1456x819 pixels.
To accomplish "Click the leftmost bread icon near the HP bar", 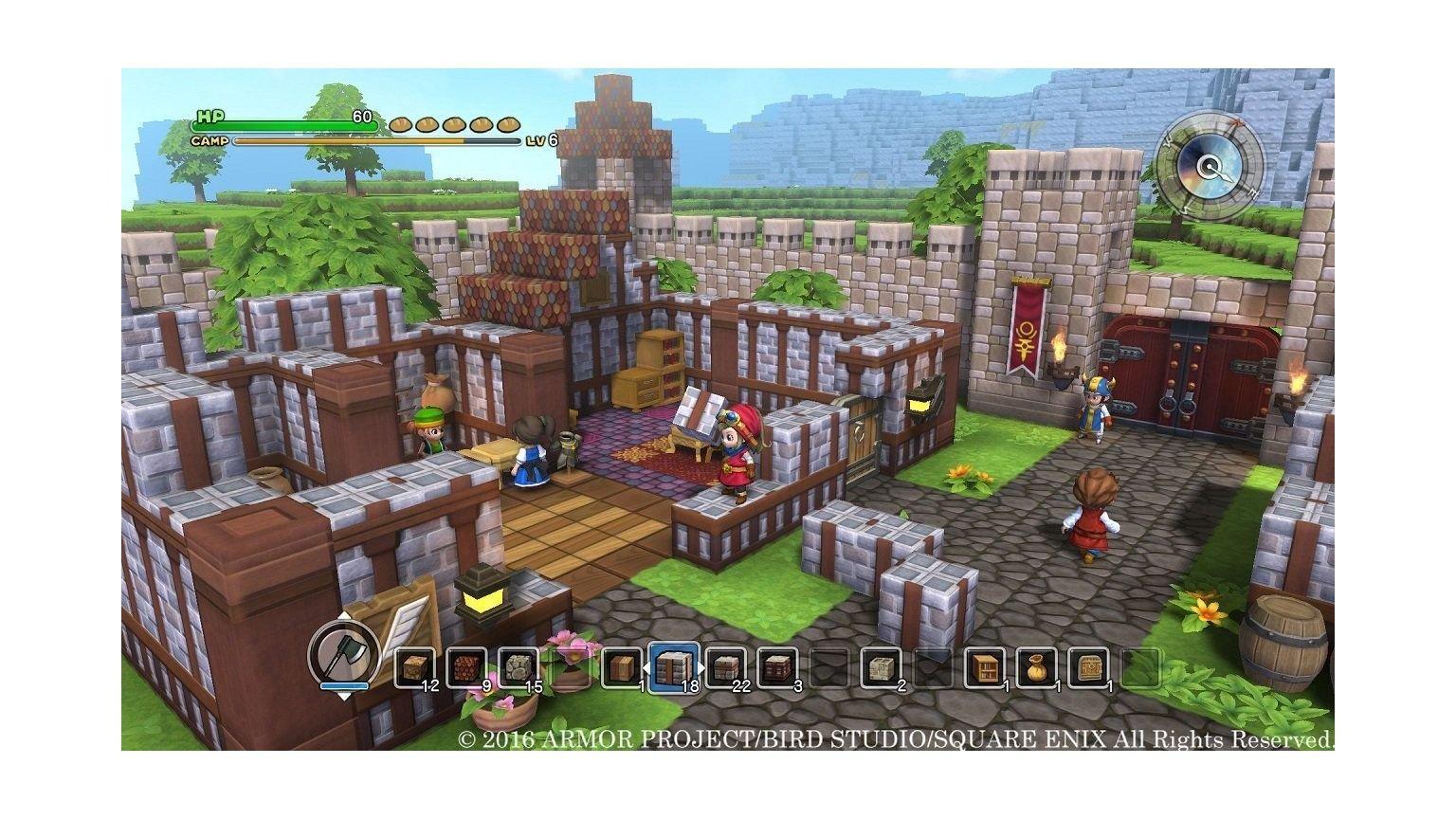I will [x=399, y=125].
